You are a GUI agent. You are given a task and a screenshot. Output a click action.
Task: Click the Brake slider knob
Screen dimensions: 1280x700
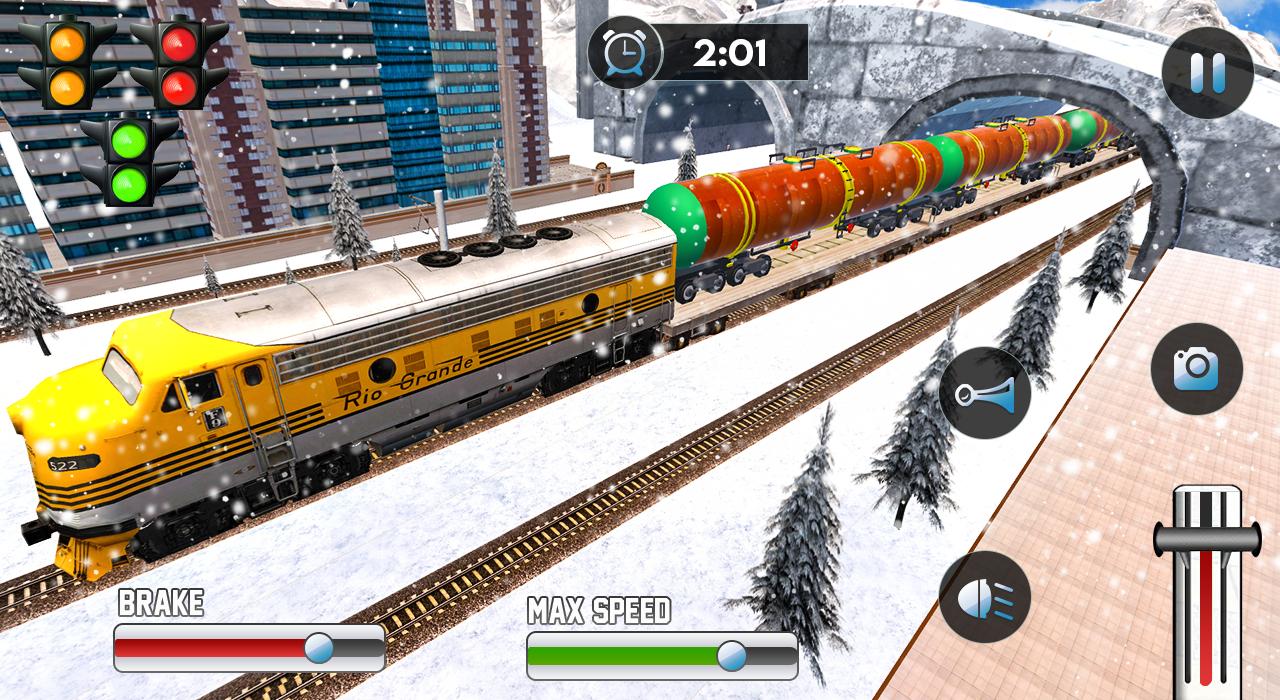click(x=319, y=648)
